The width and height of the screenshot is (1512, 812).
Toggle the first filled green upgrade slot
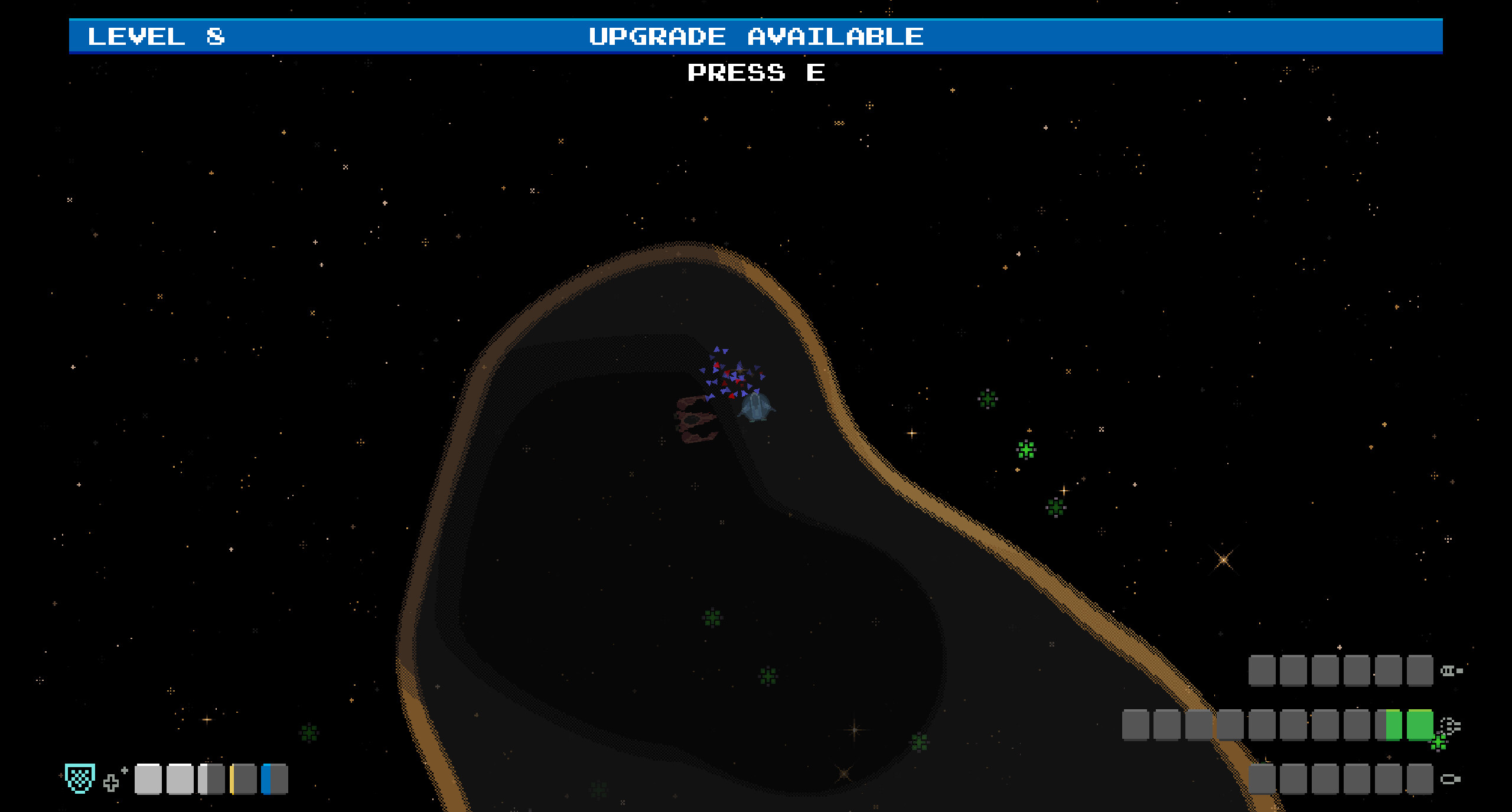coord(1392,726)
